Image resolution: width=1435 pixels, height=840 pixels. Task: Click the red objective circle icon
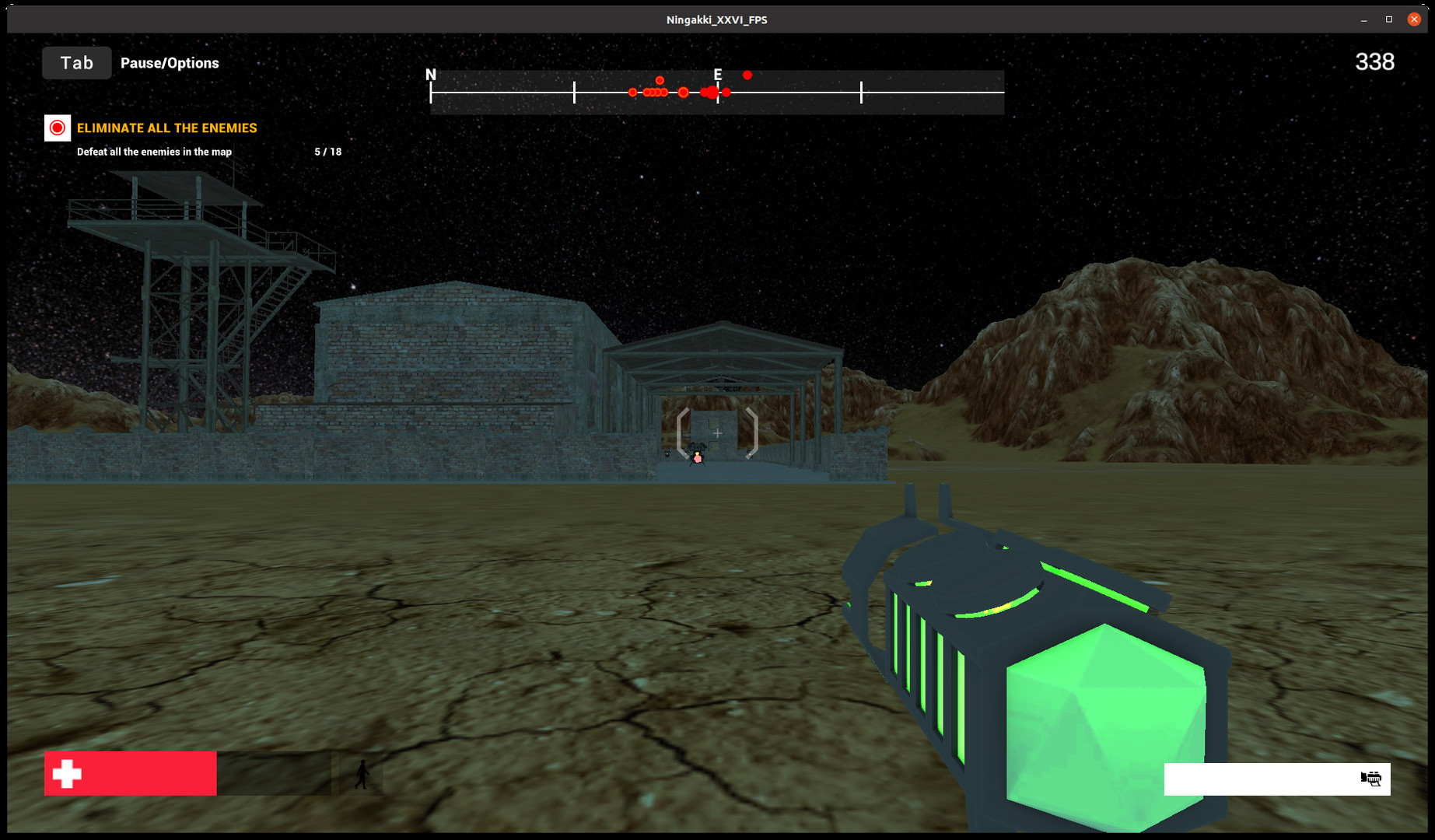tap(57, 128)
